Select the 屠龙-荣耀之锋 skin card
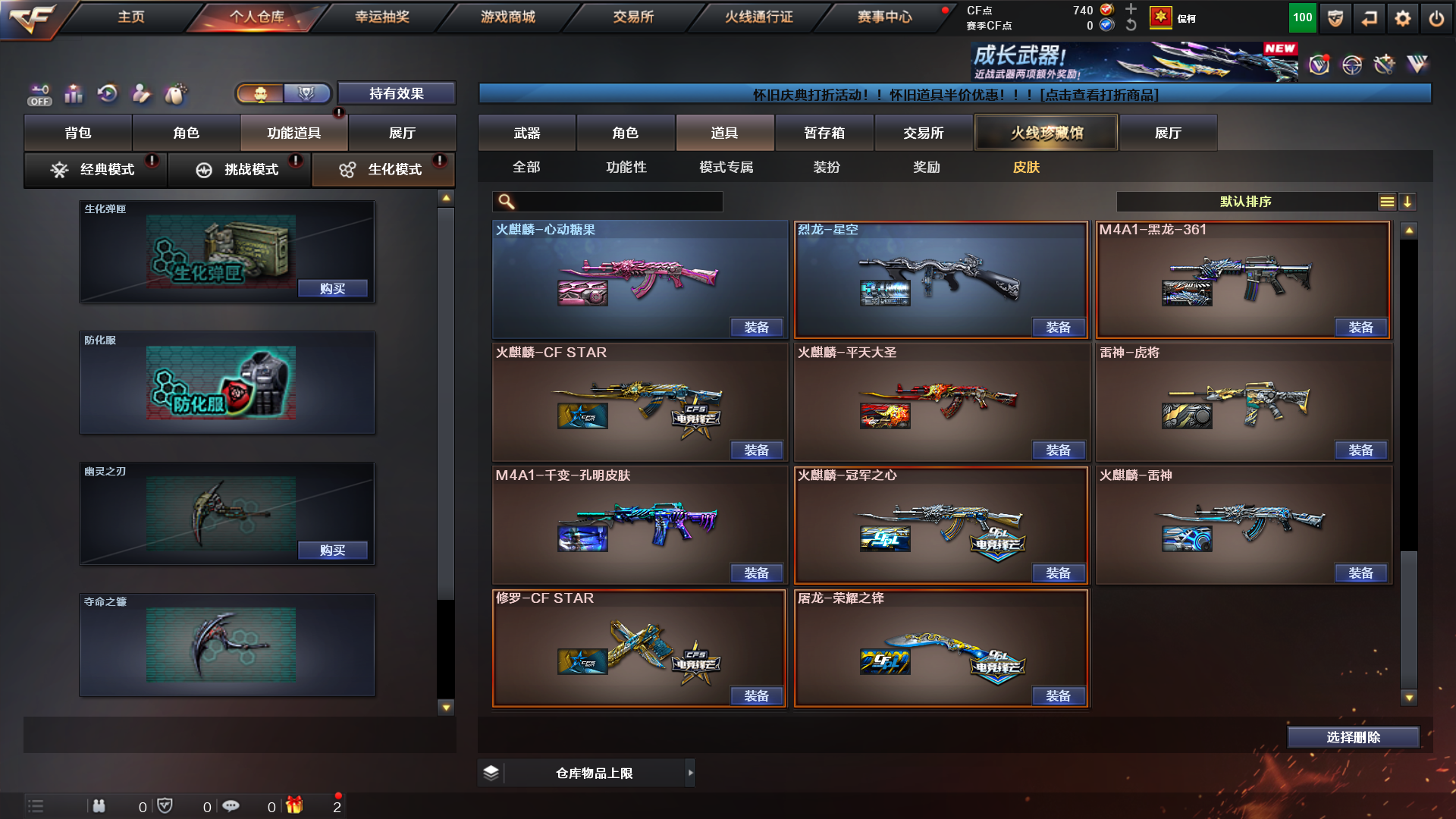1456x819 pixels. click(x=940, y=645)
